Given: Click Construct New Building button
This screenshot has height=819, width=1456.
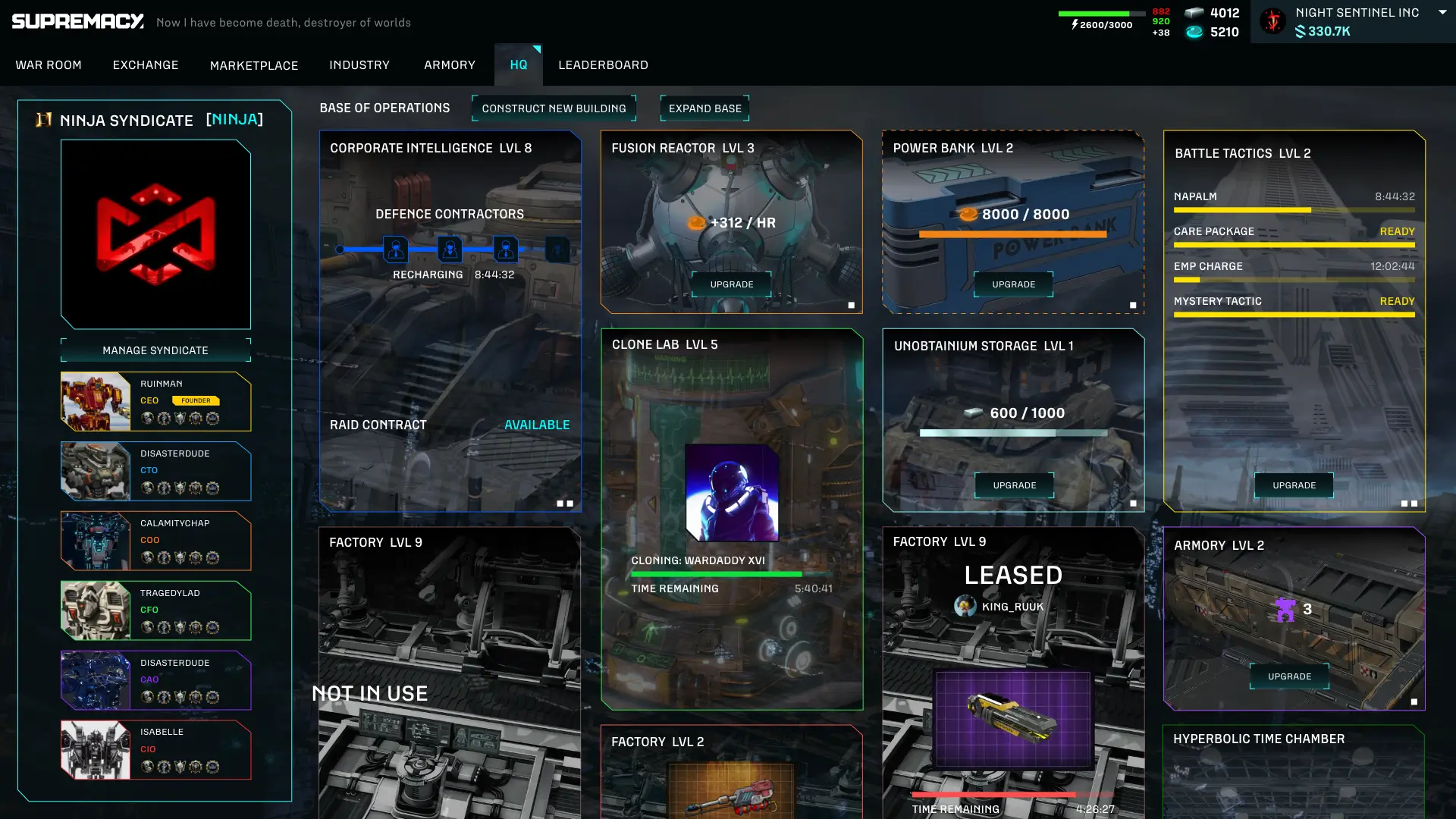Looking at the screenshot, I should click(x=554, y=108).
